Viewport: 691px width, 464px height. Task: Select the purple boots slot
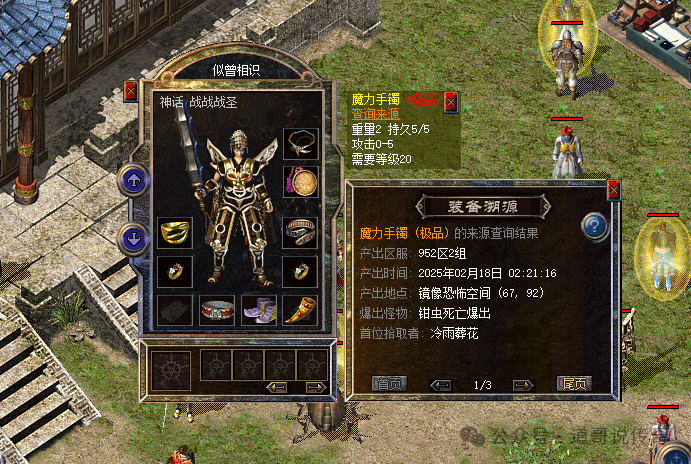[x=258, y=309]
